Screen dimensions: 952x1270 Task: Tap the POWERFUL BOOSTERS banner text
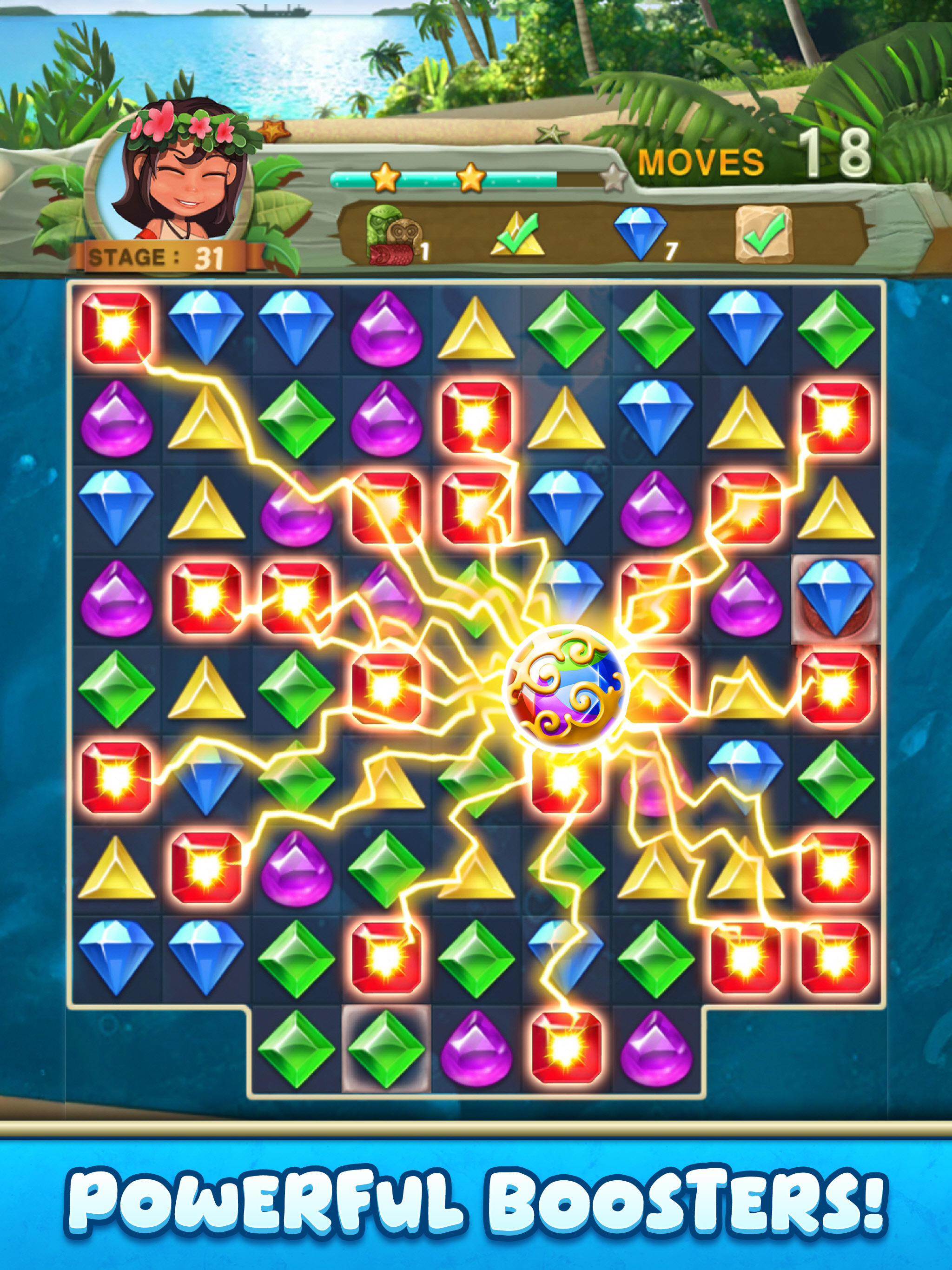[476, 1200]
